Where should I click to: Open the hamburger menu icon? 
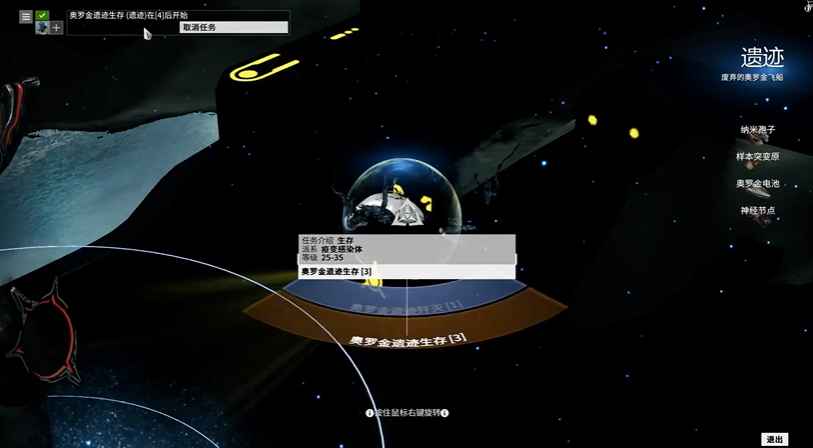pyautogui.click(x=26, y=17)
